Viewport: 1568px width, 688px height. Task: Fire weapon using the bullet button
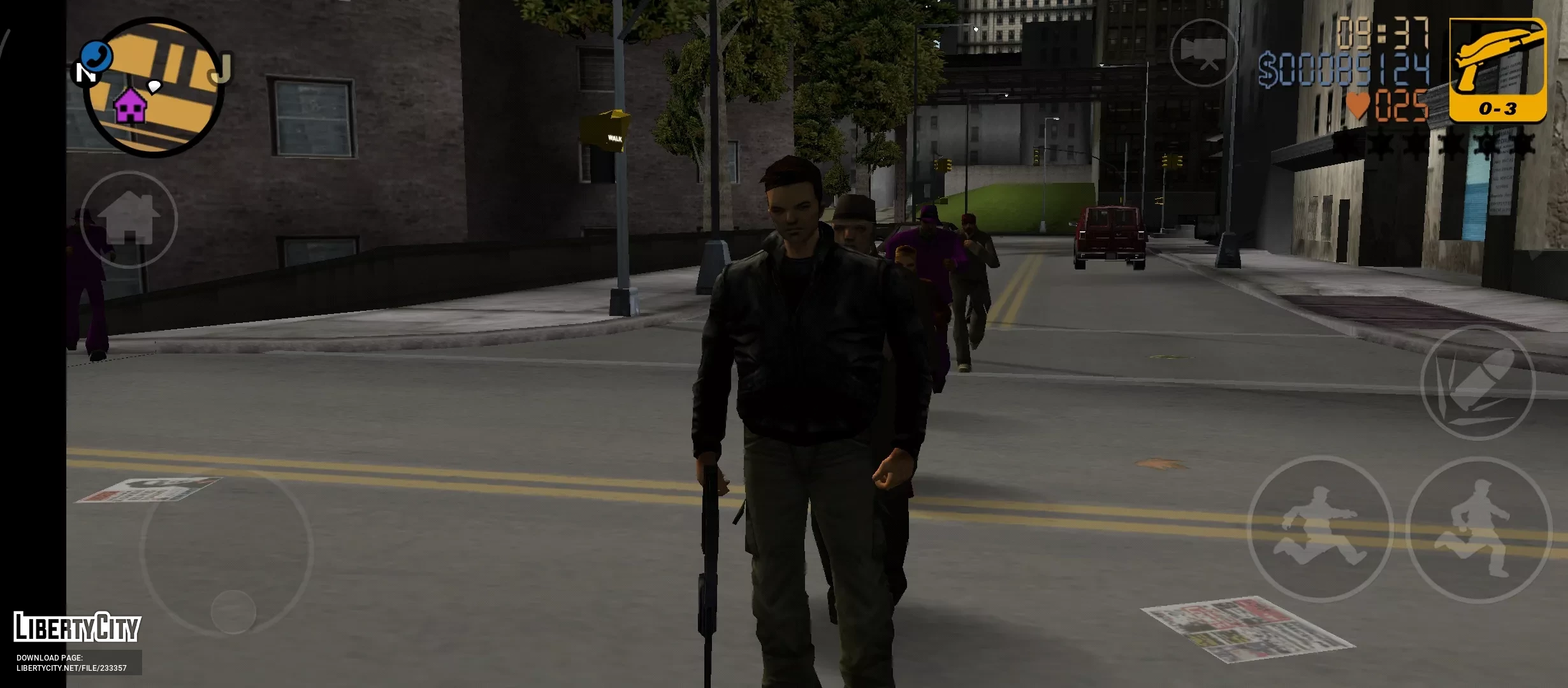click(x=1477, y=383)
